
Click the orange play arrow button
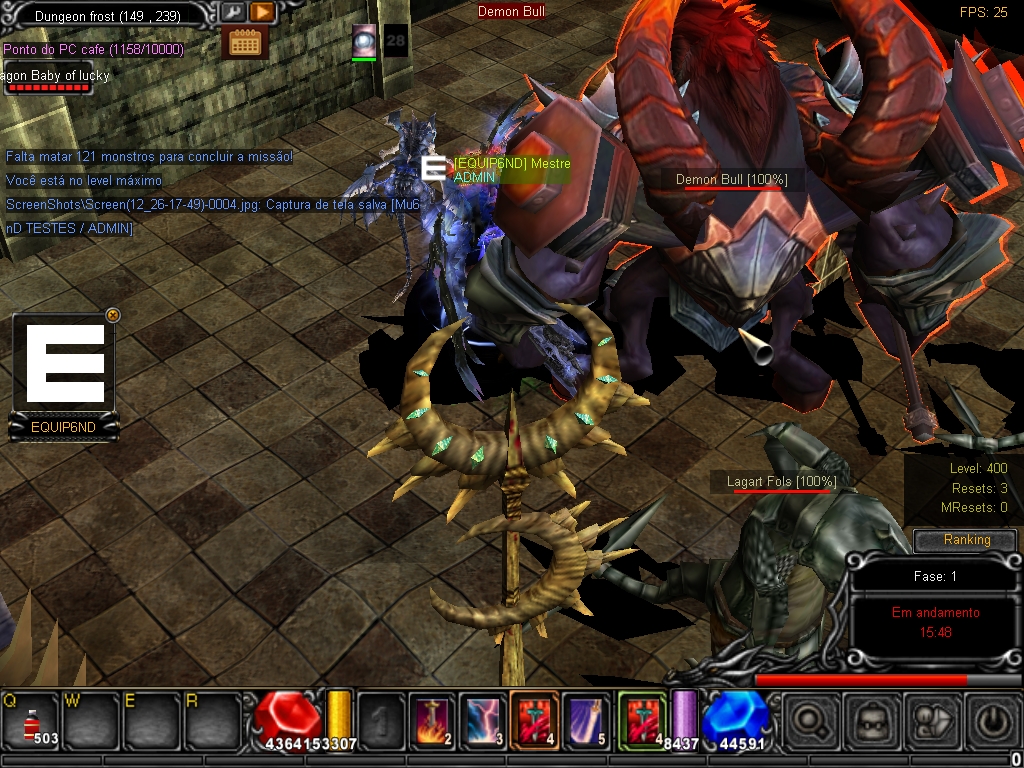pos(261,13)
